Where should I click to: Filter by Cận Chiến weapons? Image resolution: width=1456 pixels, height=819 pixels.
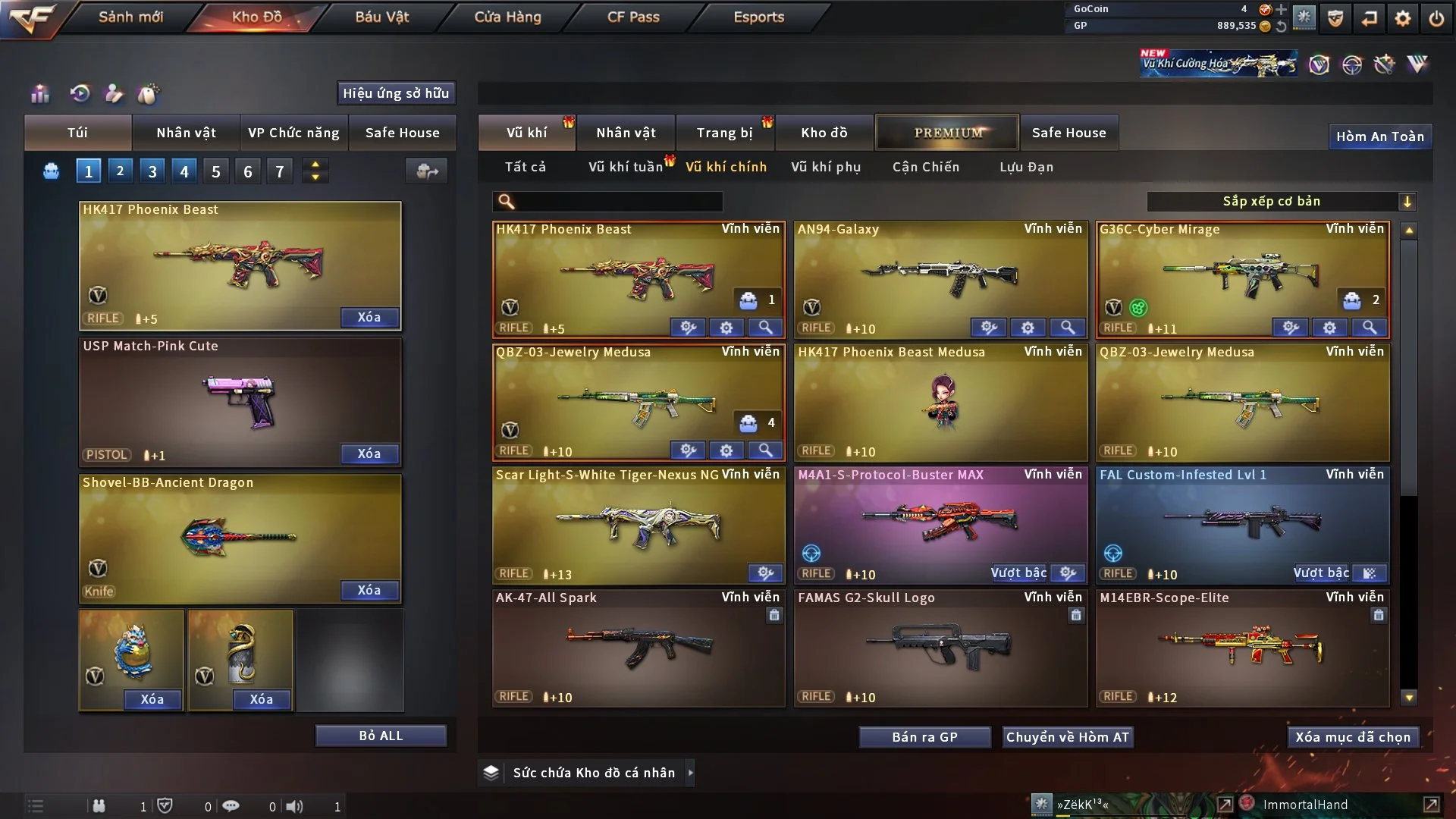click(926, 167)
